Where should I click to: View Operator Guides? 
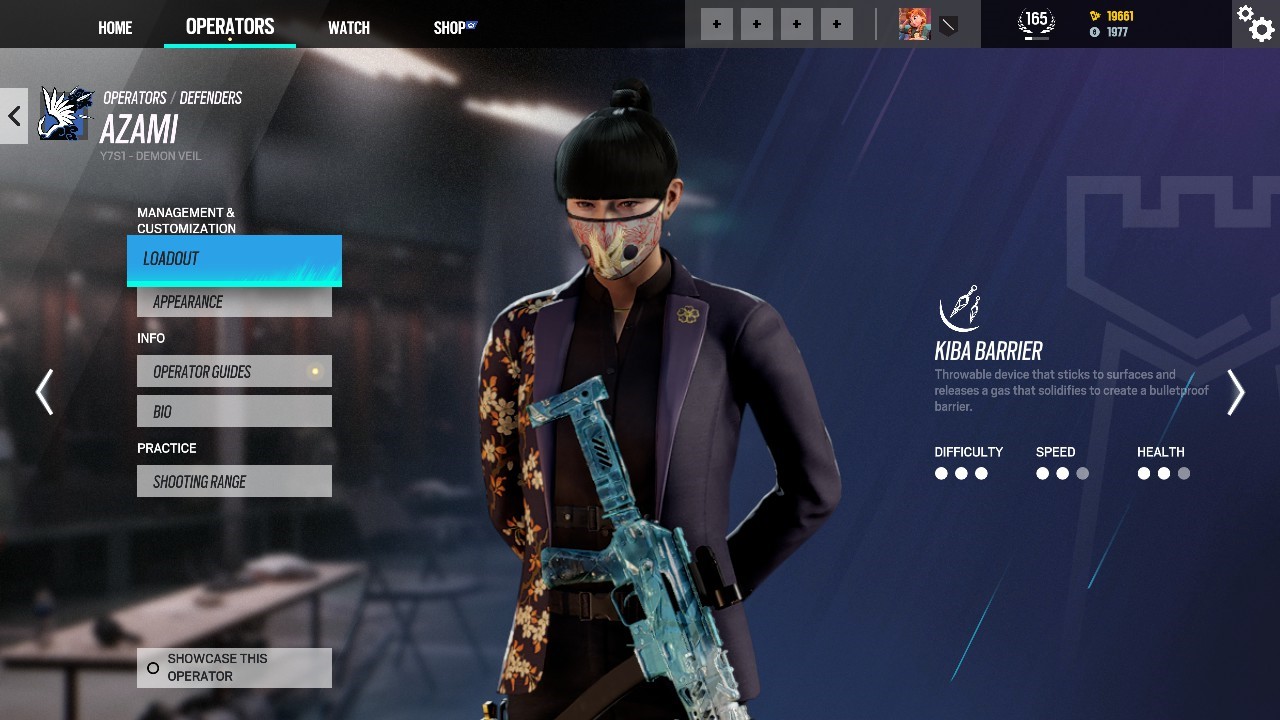point(234,372)
